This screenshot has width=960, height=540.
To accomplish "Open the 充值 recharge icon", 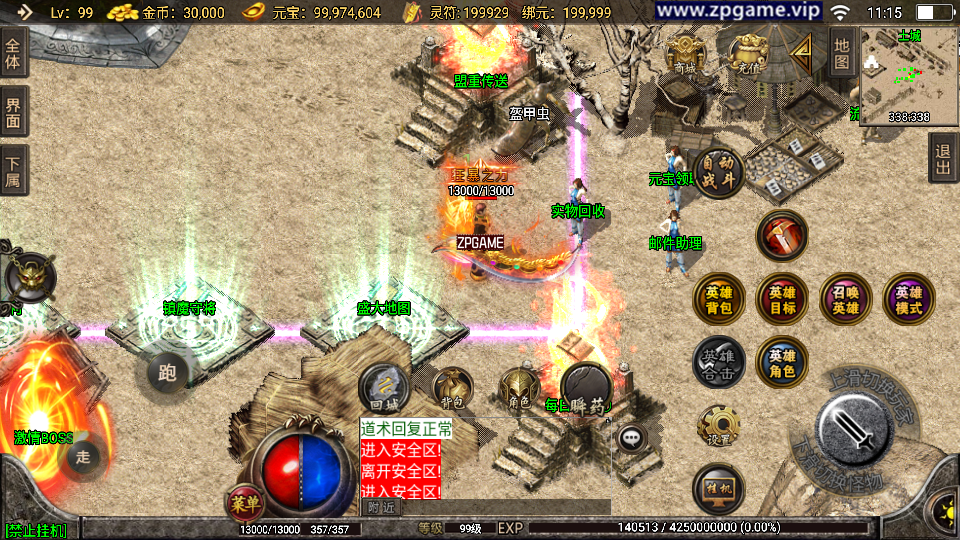I will [747, 54].
